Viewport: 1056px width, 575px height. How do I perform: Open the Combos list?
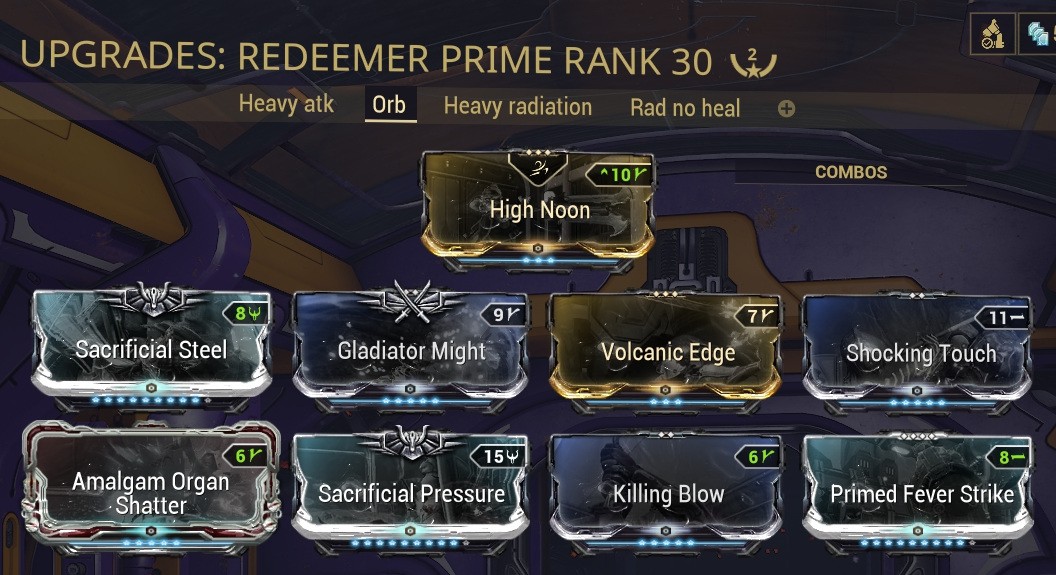(x=851, y=172)
